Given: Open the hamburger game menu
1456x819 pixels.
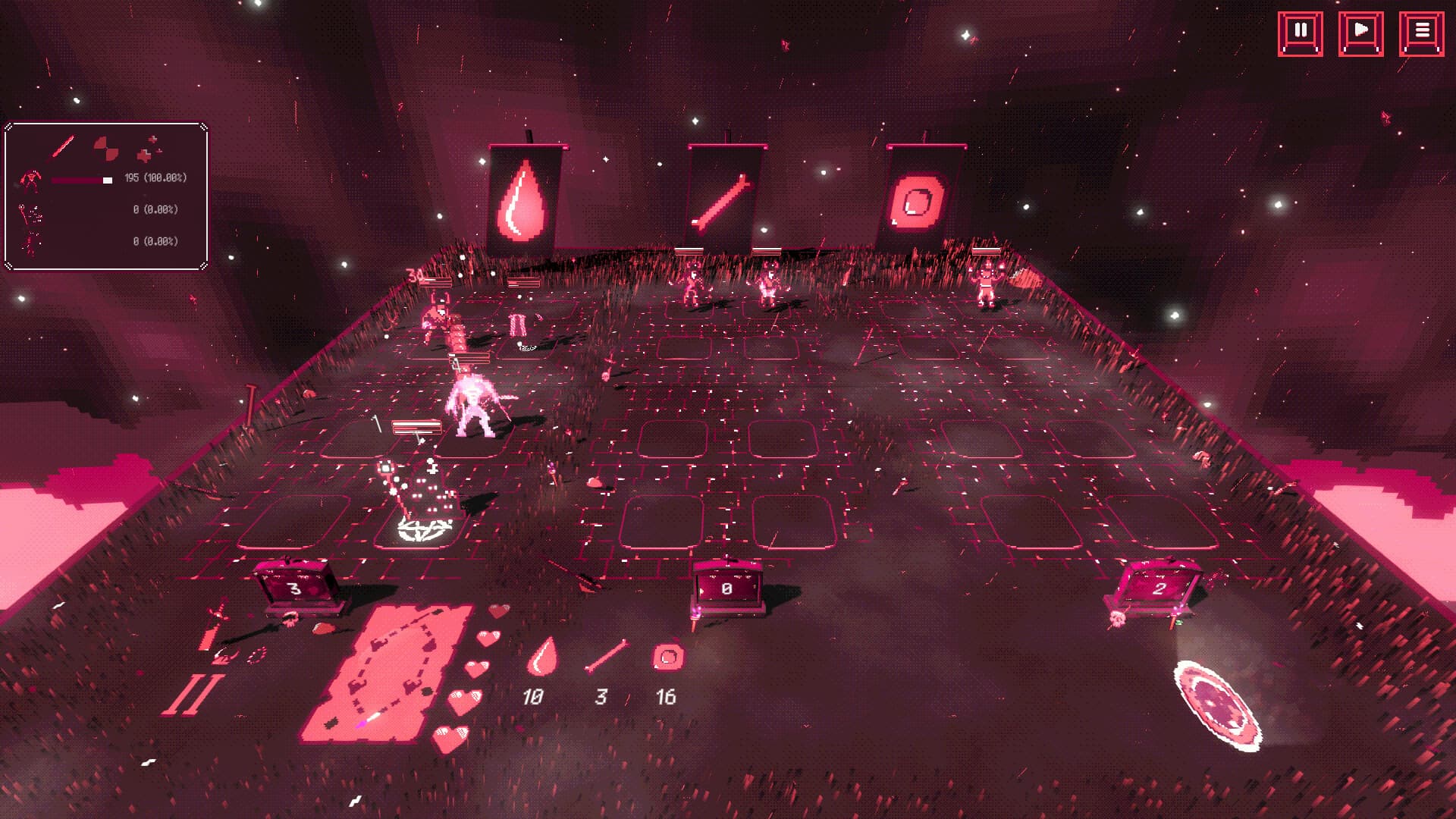Looking at the screenshot, I should (1423, 31).
